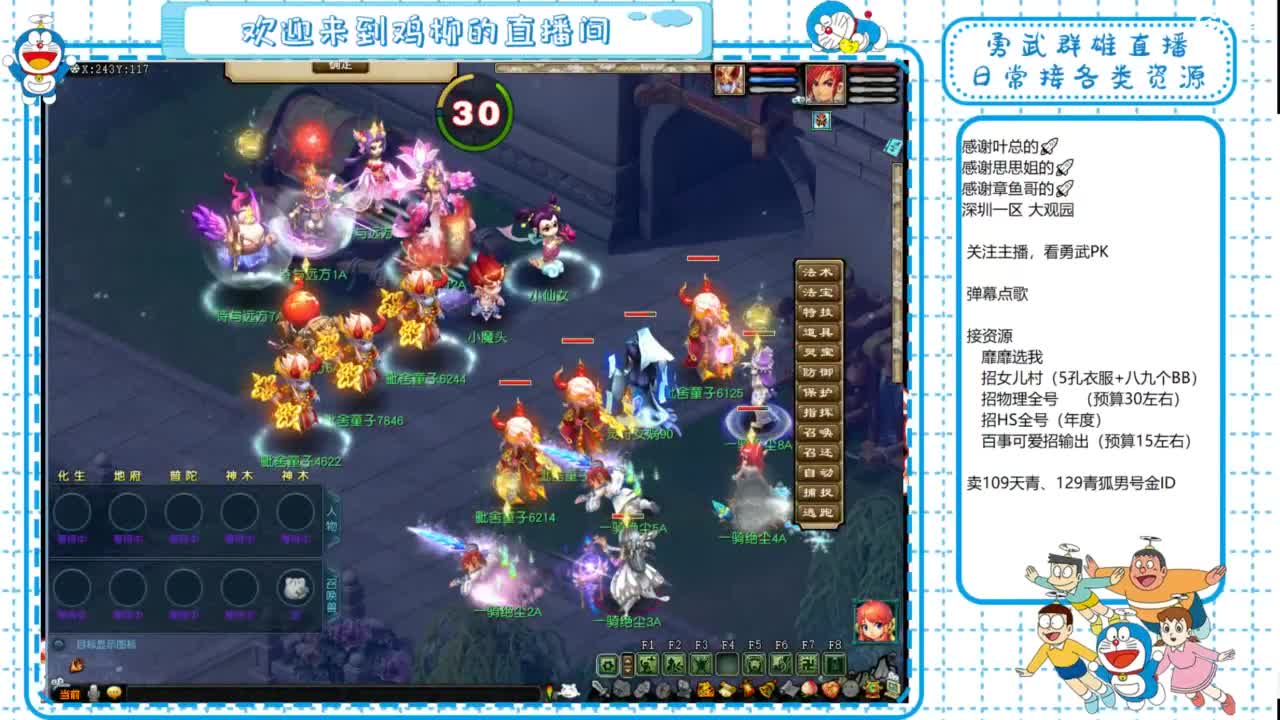Trigger the F1 quick skill slot

(648, 663)
